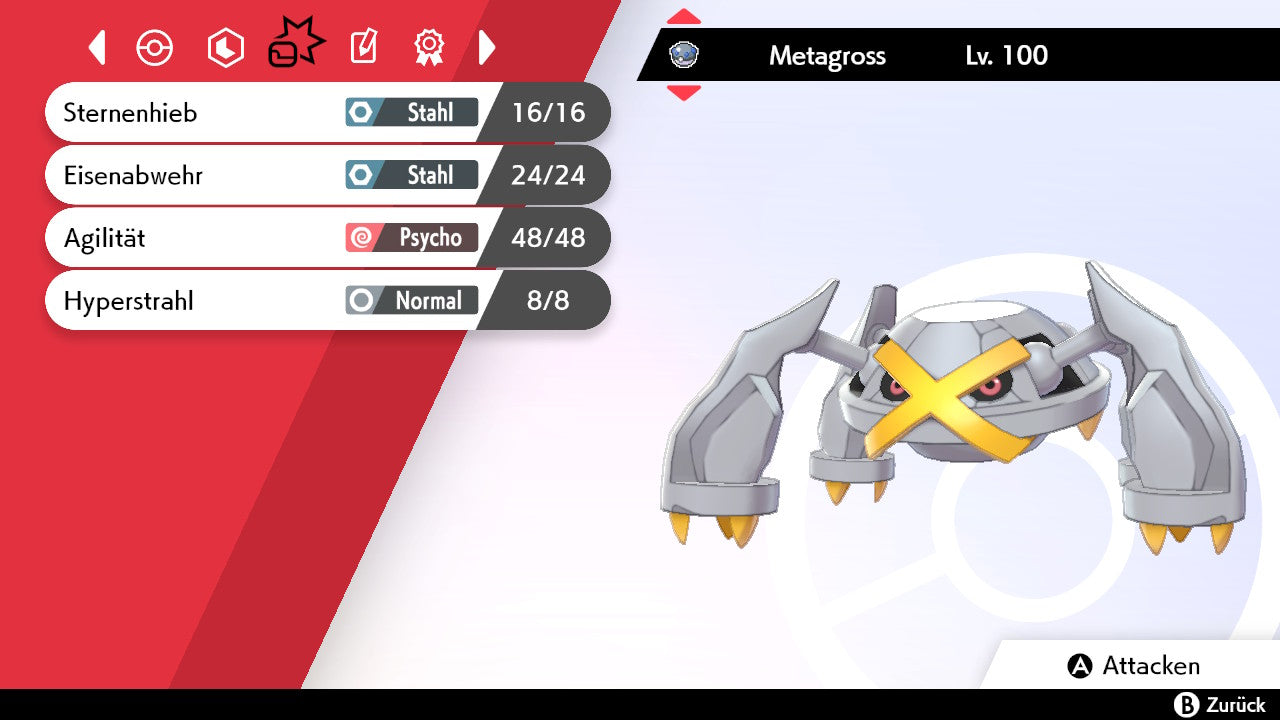The image size is (1280, 720).
Task: Show previous Pokémon with red up arrow
Action: tap(684, 17)
